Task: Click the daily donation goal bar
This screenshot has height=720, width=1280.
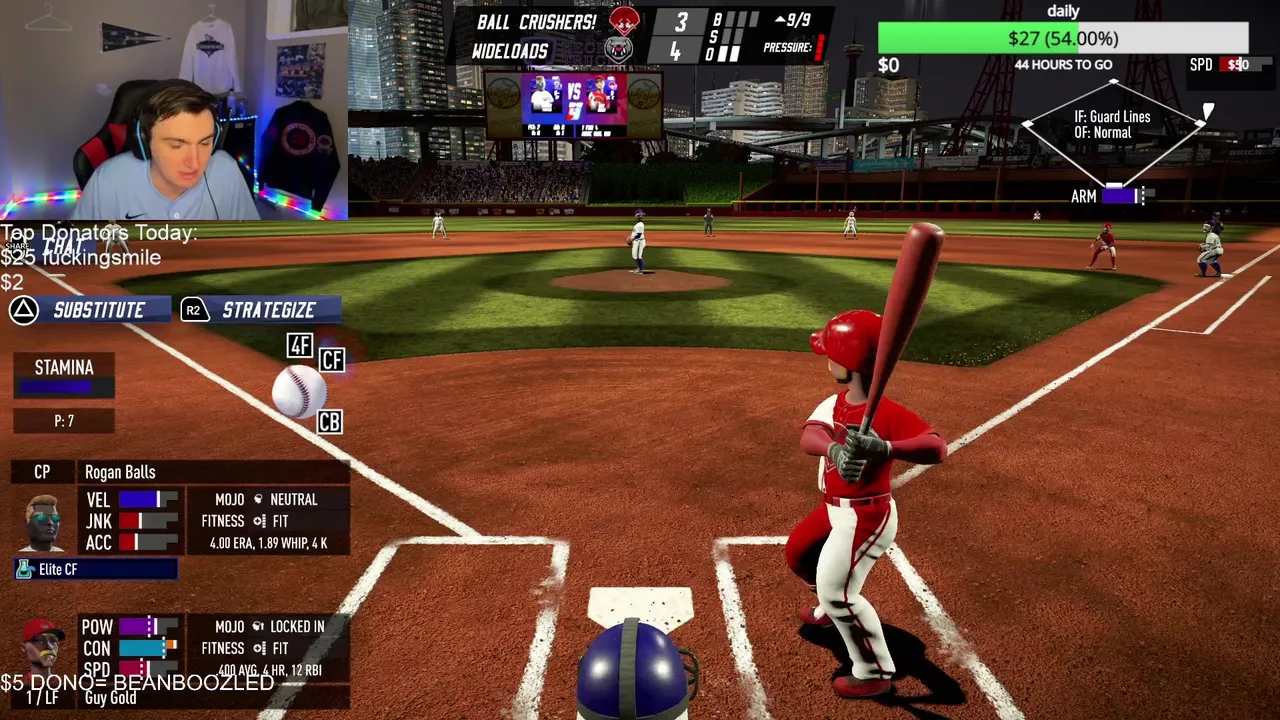Action: tap(1062, 39)
